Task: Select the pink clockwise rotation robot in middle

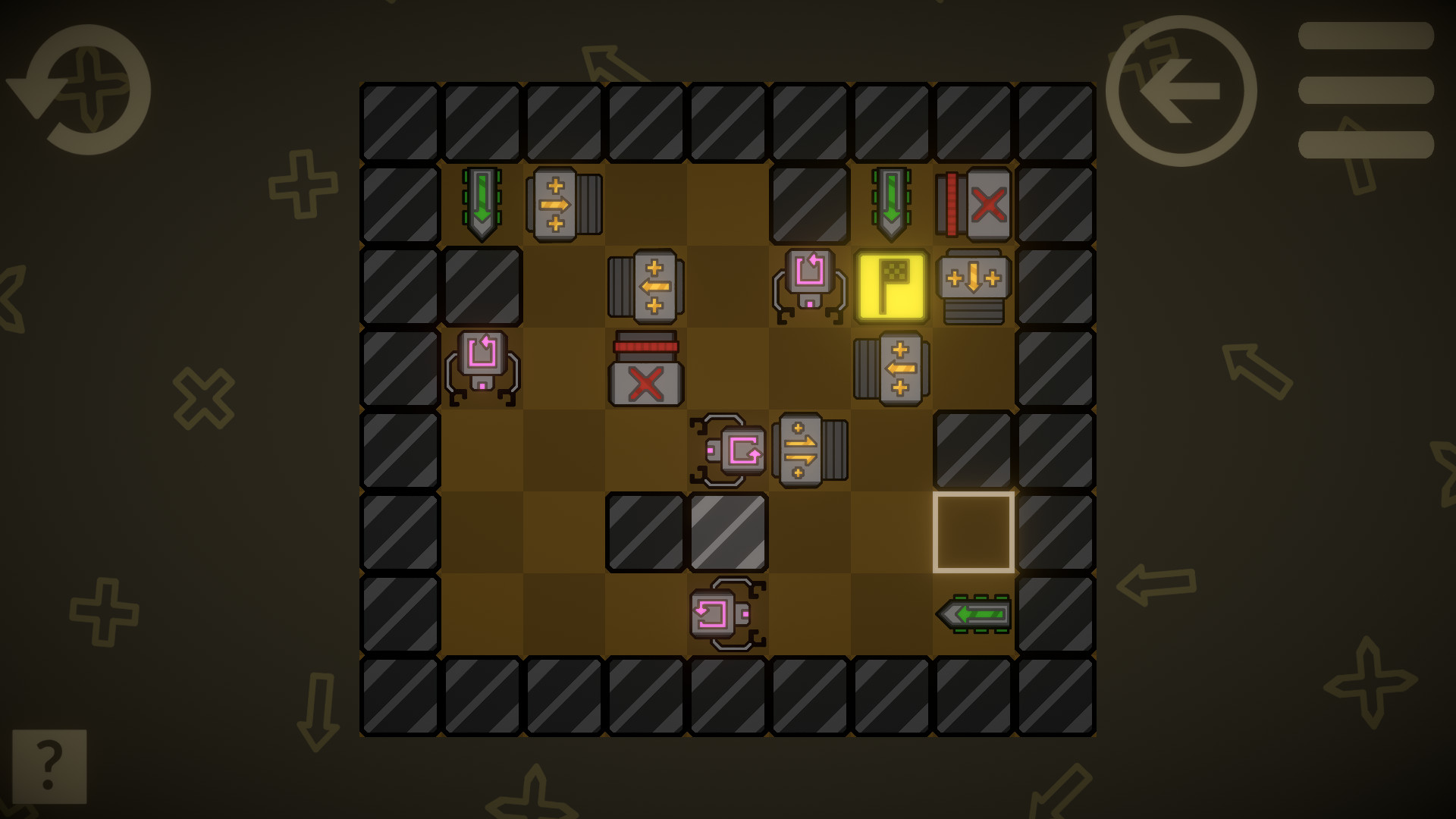Action: [729, 450]
